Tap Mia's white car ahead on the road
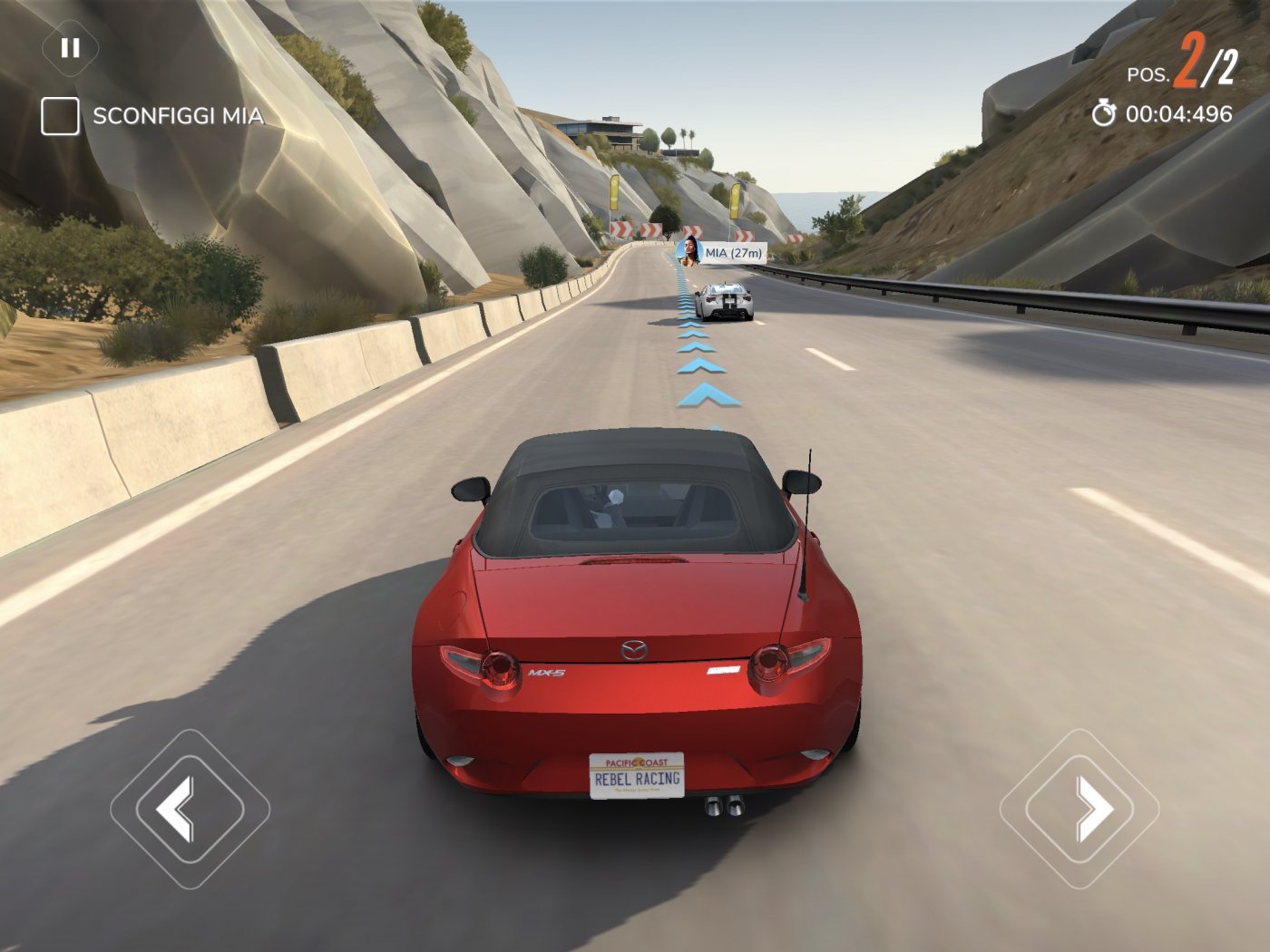This screenshot has width=1270, height=952. pos(726,299)
